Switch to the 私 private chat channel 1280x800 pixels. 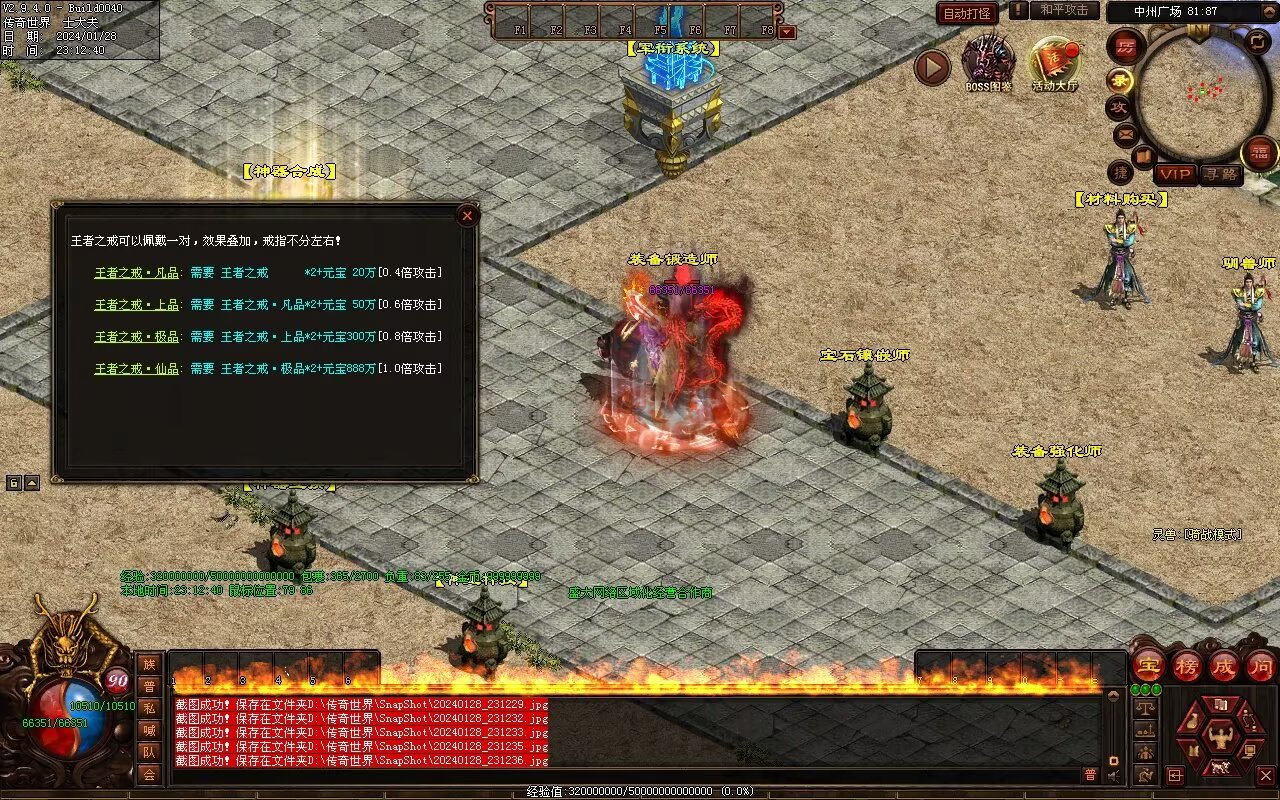pos(149,708)
